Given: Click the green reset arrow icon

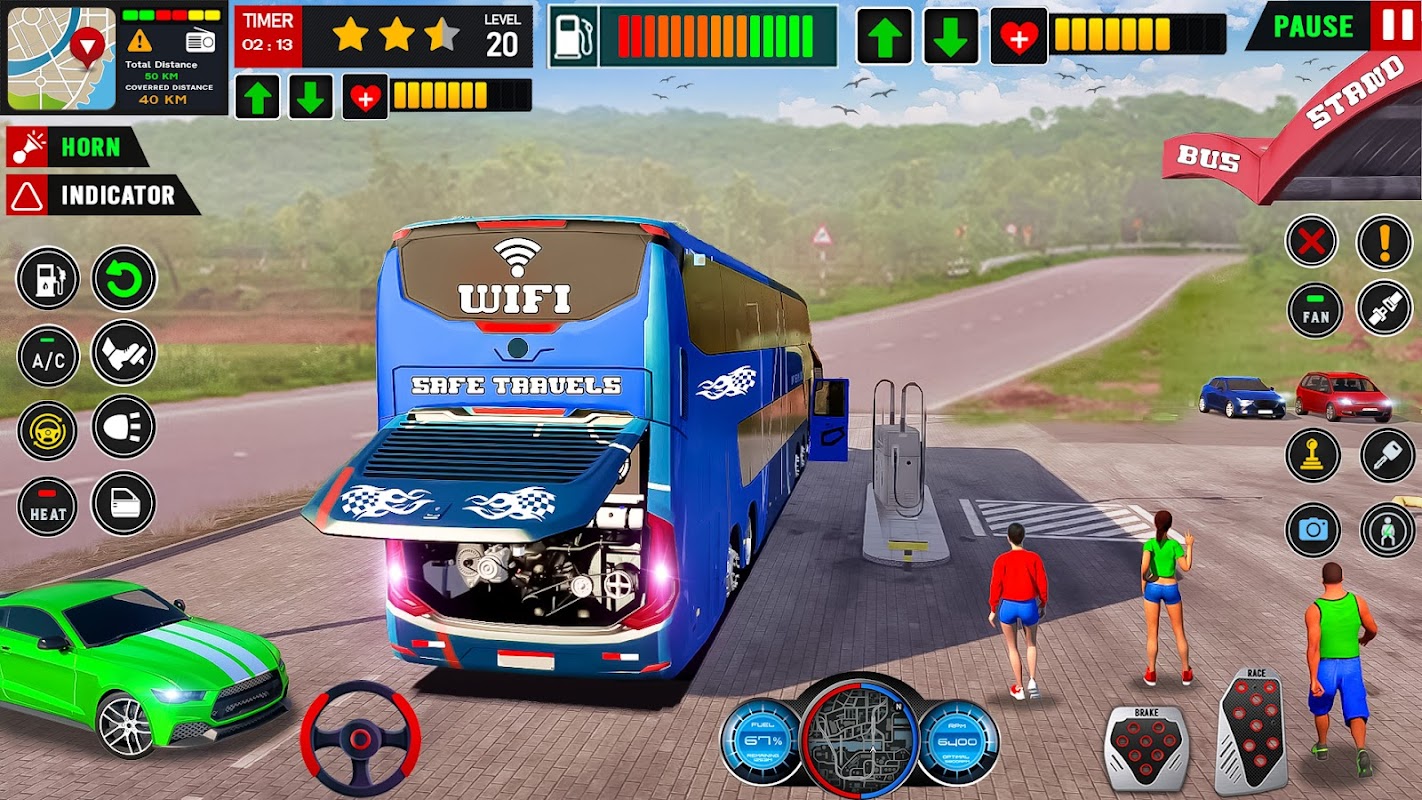Looking at the screenshot, I should (x=124, y=278).
